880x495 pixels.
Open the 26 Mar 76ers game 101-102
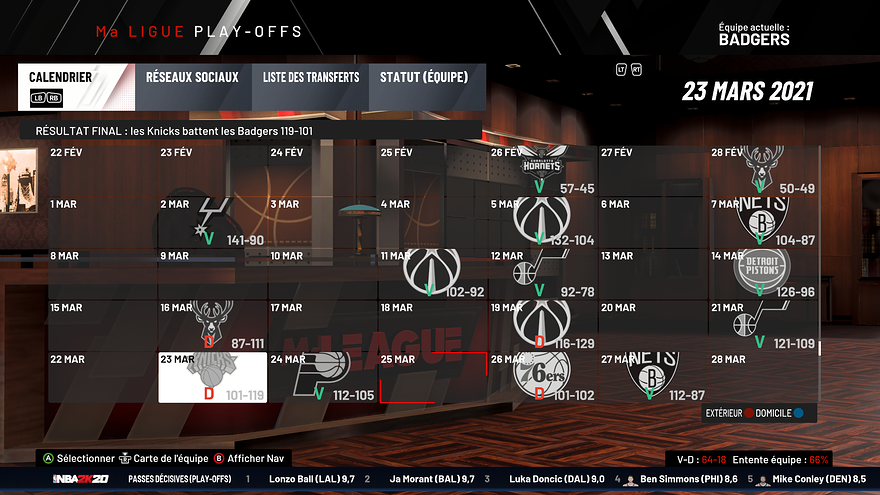pyautogui.click(x=543, y=377)
